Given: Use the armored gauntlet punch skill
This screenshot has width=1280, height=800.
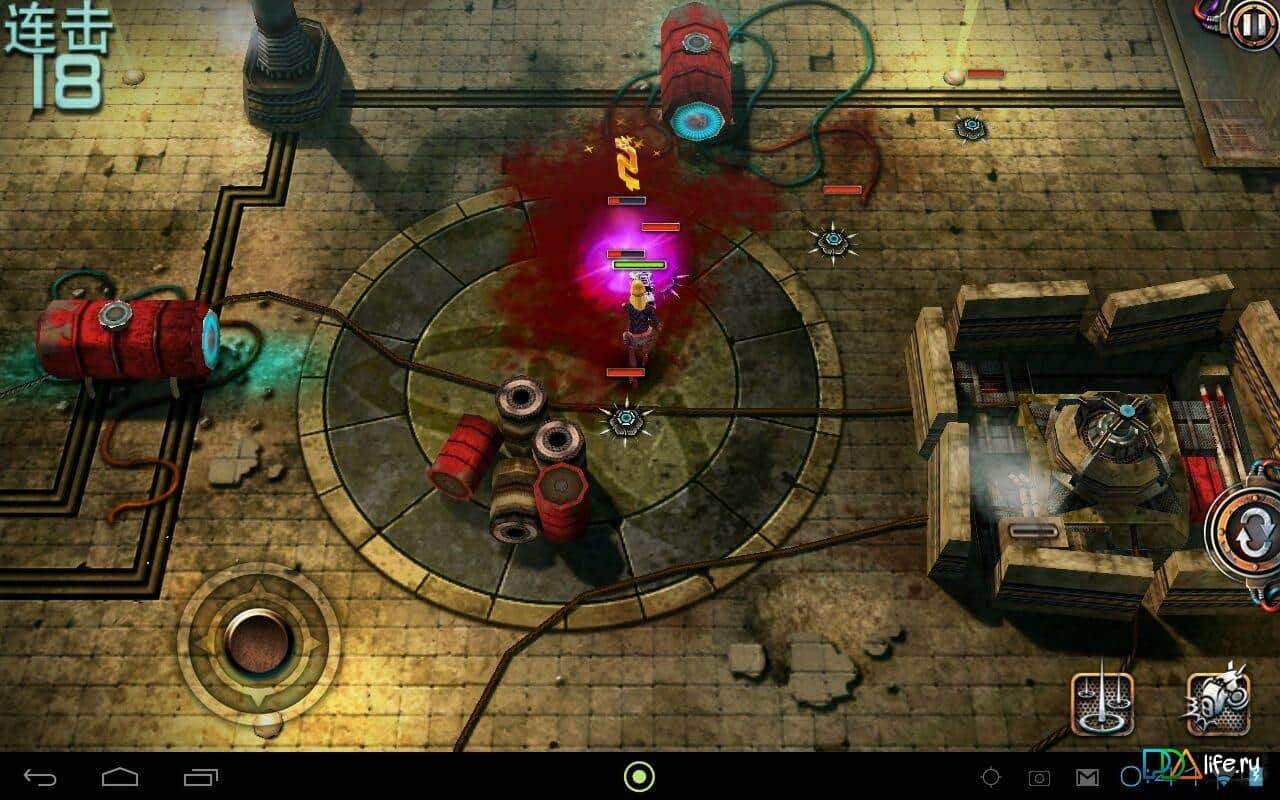Looking at the screenshot, I should coord(1218,703).
